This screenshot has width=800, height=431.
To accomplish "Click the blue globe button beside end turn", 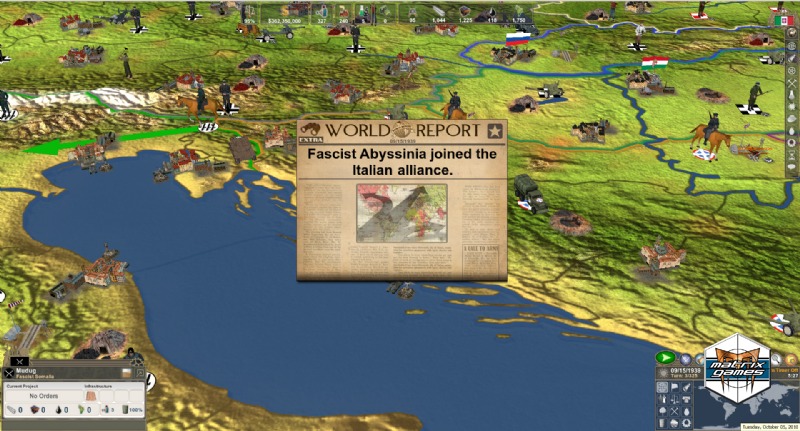I will pos(685,358).
